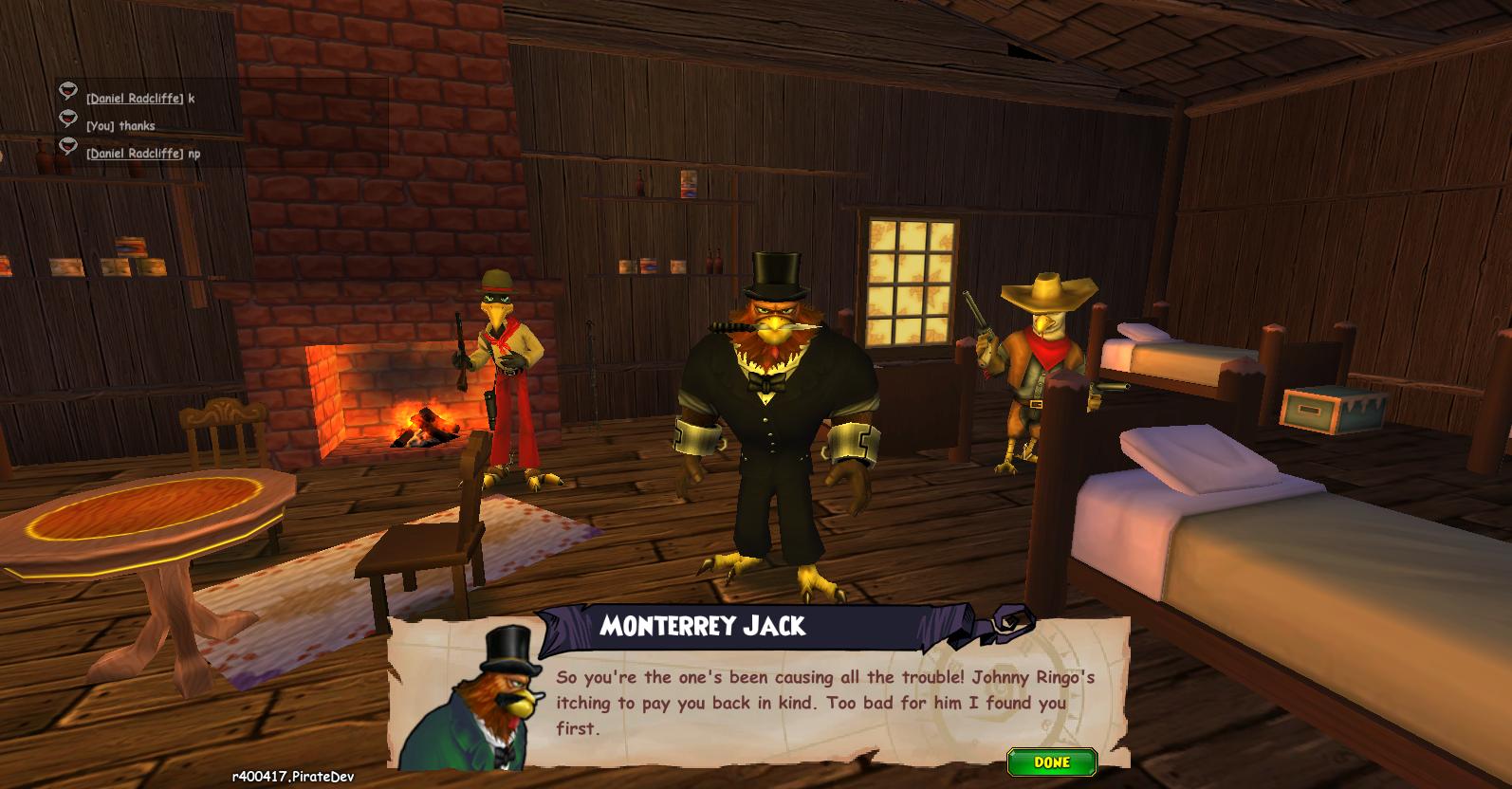Click the green Done button
The width and height of the screenshot is (1512, 789).
point(1052,762)
